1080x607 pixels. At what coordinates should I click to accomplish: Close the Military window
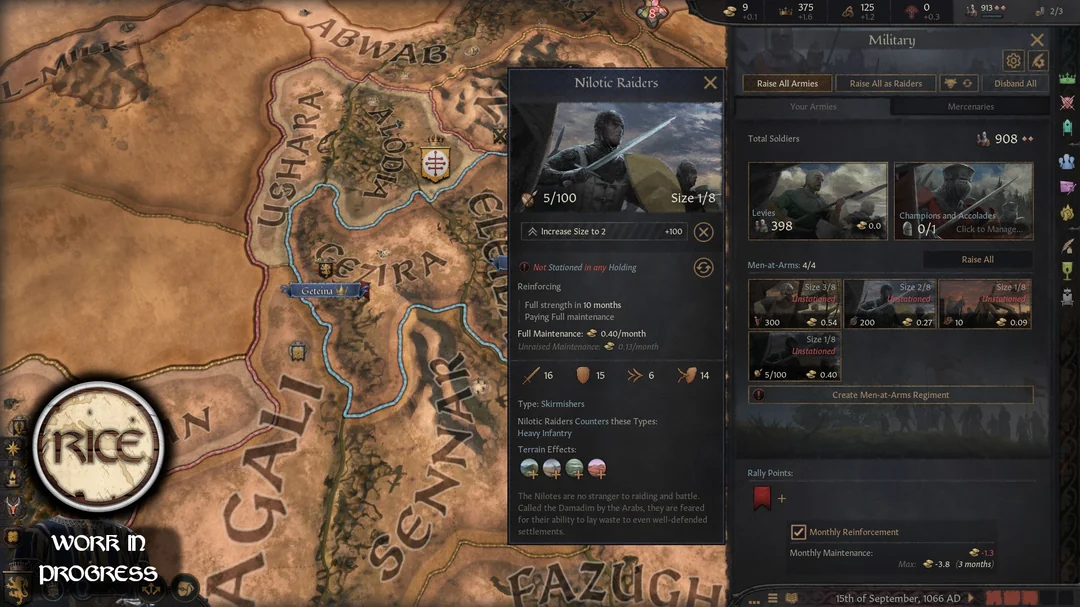tap(1037, 40)
